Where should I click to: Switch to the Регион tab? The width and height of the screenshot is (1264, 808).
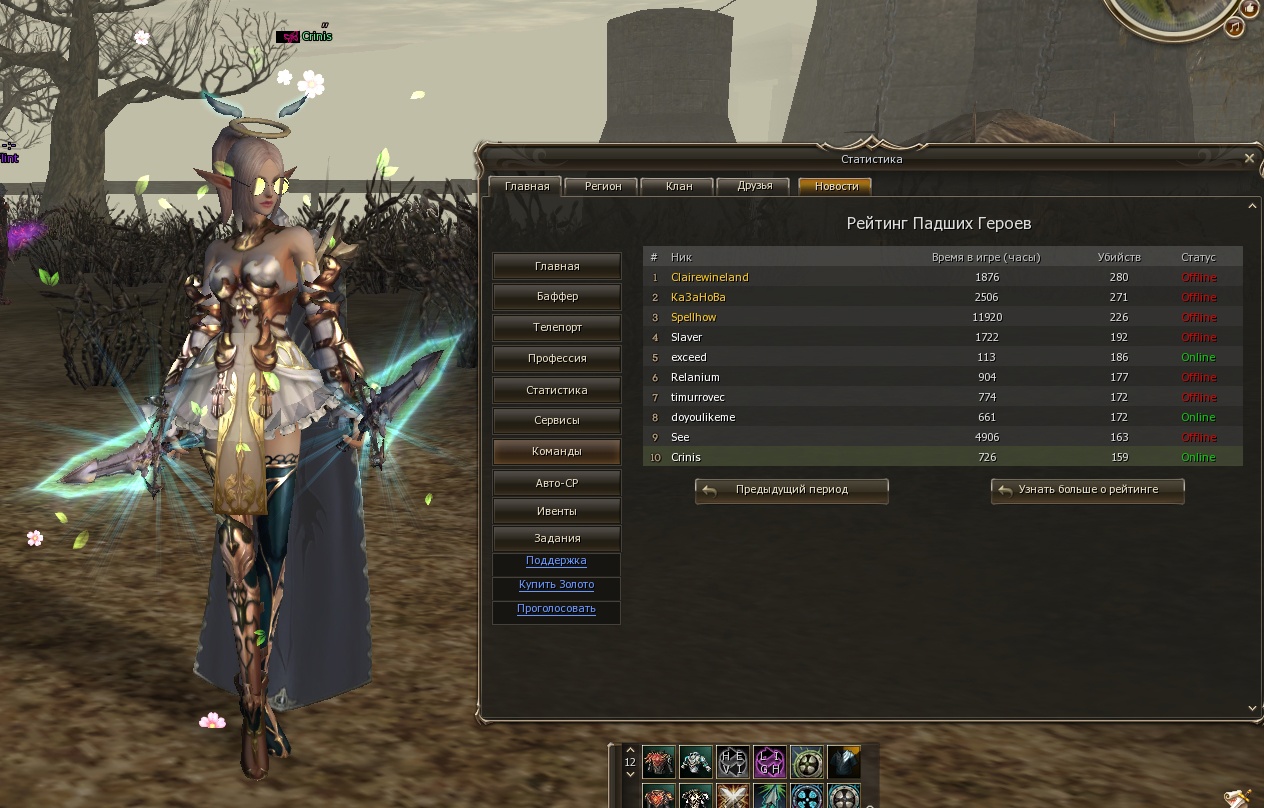pyautogui.click(x=603, y=186)
